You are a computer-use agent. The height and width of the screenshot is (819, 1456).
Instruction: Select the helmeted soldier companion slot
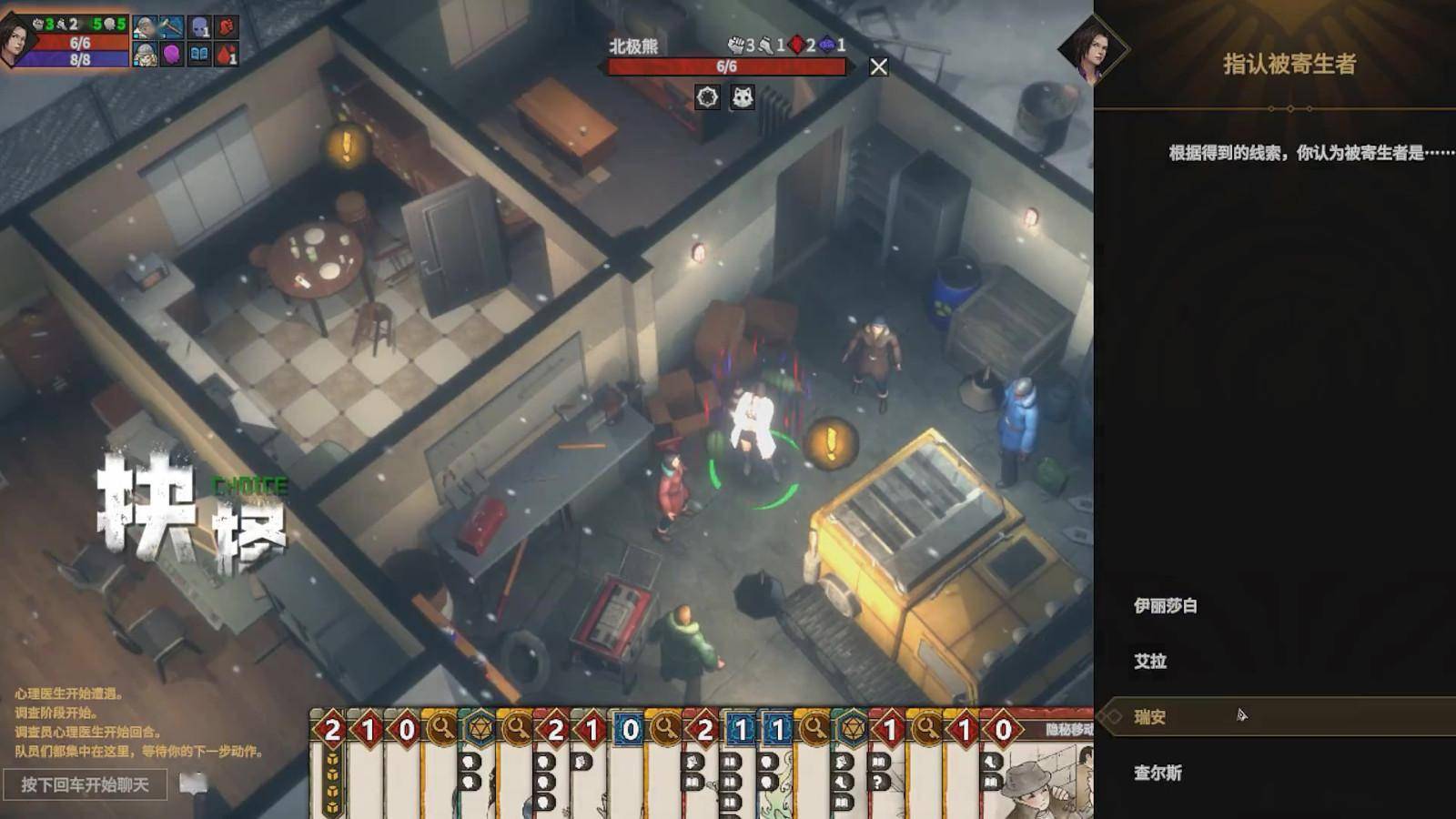[x=145, y=56]
